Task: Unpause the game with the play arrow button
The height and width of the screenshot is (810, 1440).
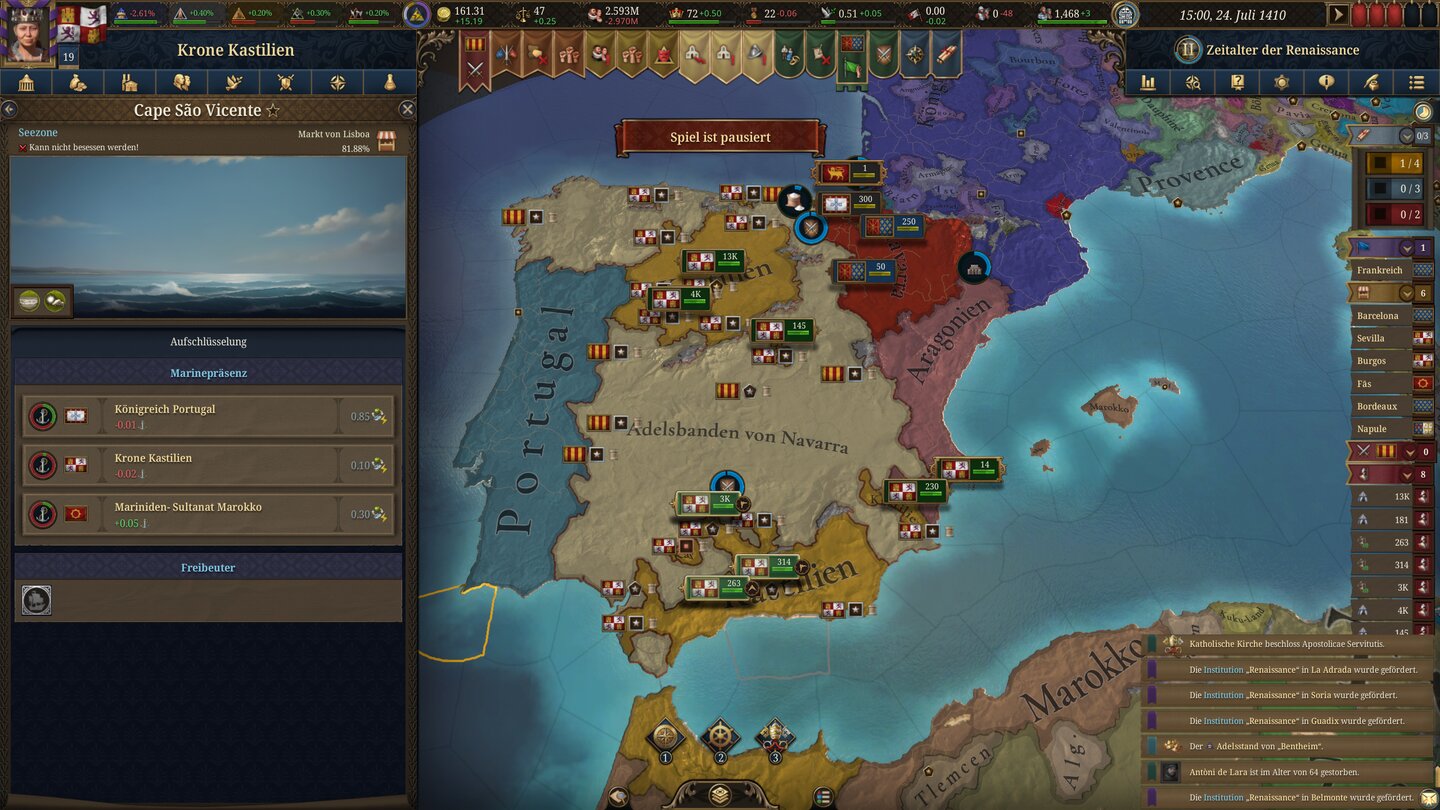Action: 1338,14
